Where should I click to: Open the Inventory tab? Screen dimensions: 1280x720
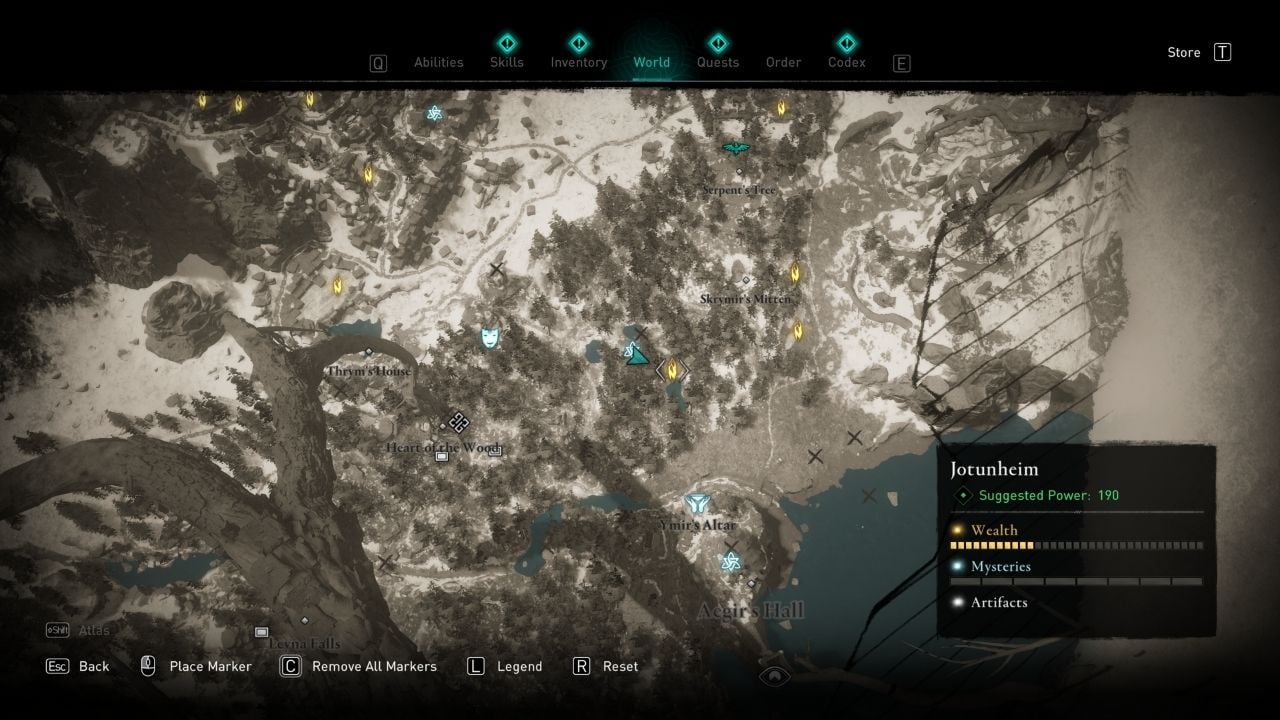(578, 62)
